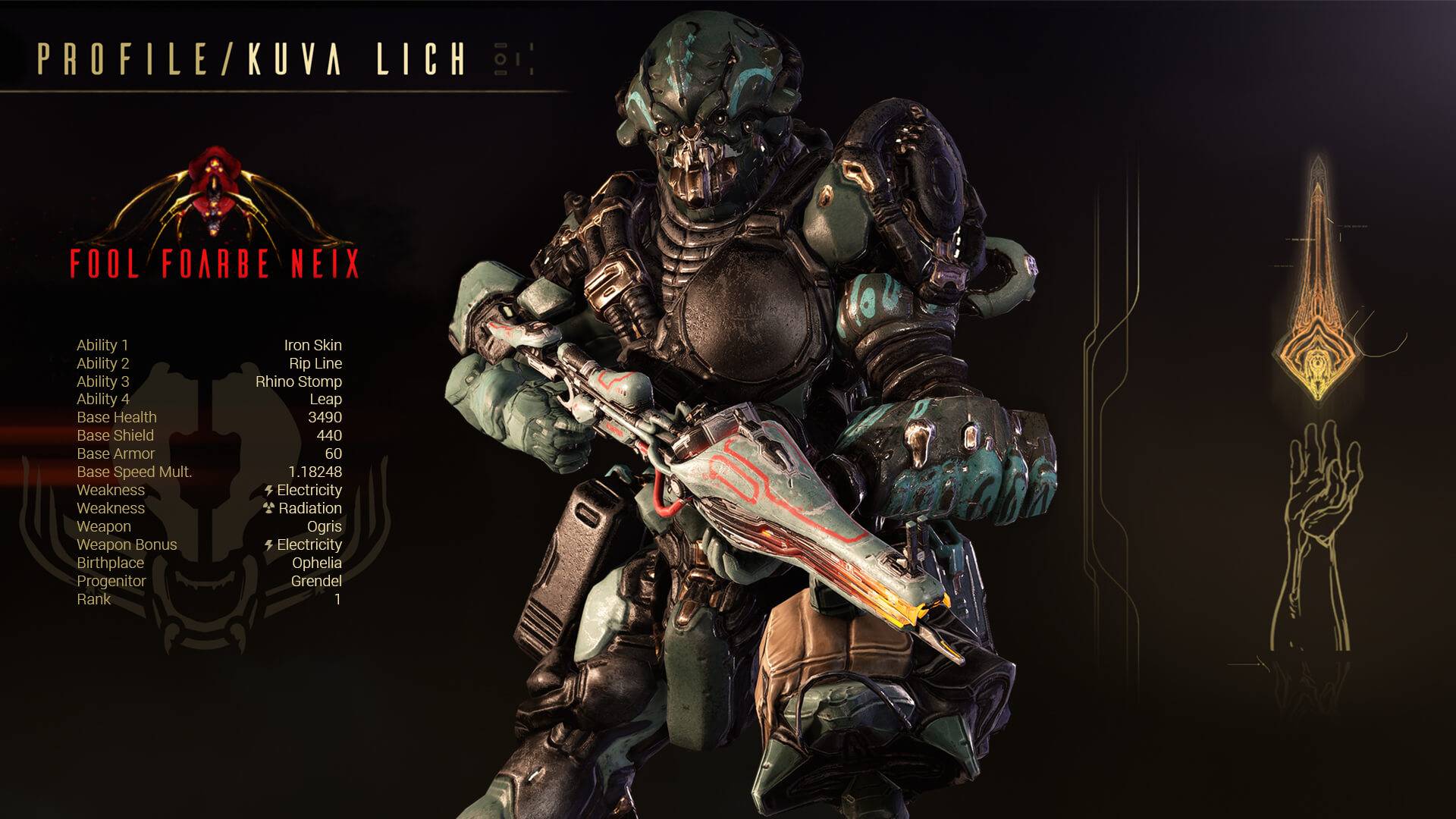Select the lich name FOOL FOARBE NEIX
This screenshot has width=1456, height=819.
215,264
